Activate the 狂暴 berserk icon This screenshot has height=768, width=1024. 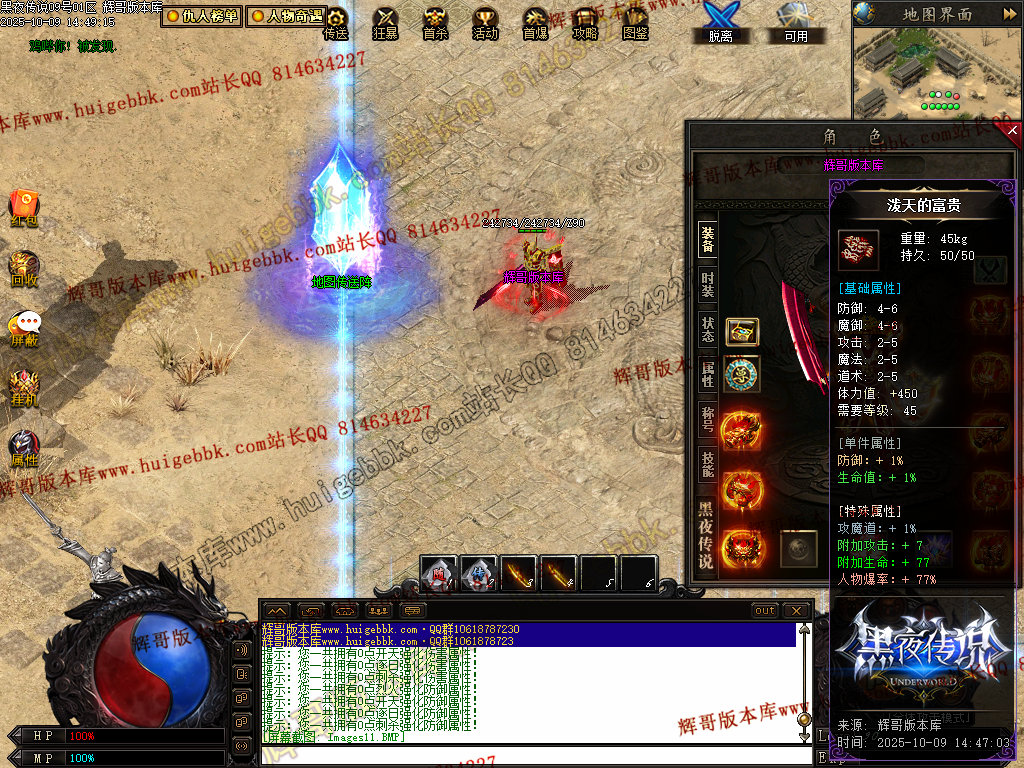(x=385, y=23)
